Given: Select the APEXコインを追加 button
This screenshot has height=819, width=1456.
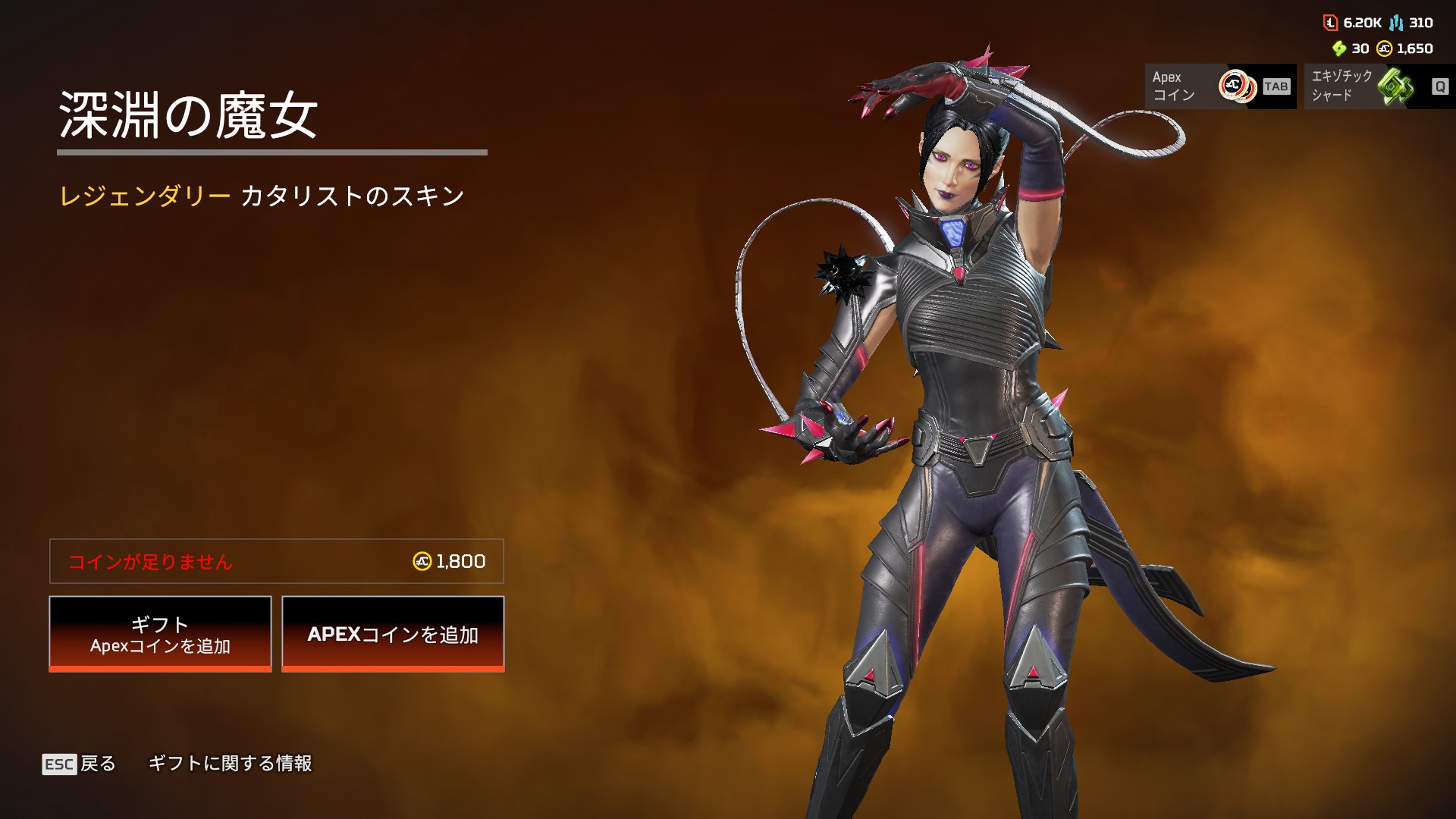Looking at the screenshot, I should click(393, 634).
